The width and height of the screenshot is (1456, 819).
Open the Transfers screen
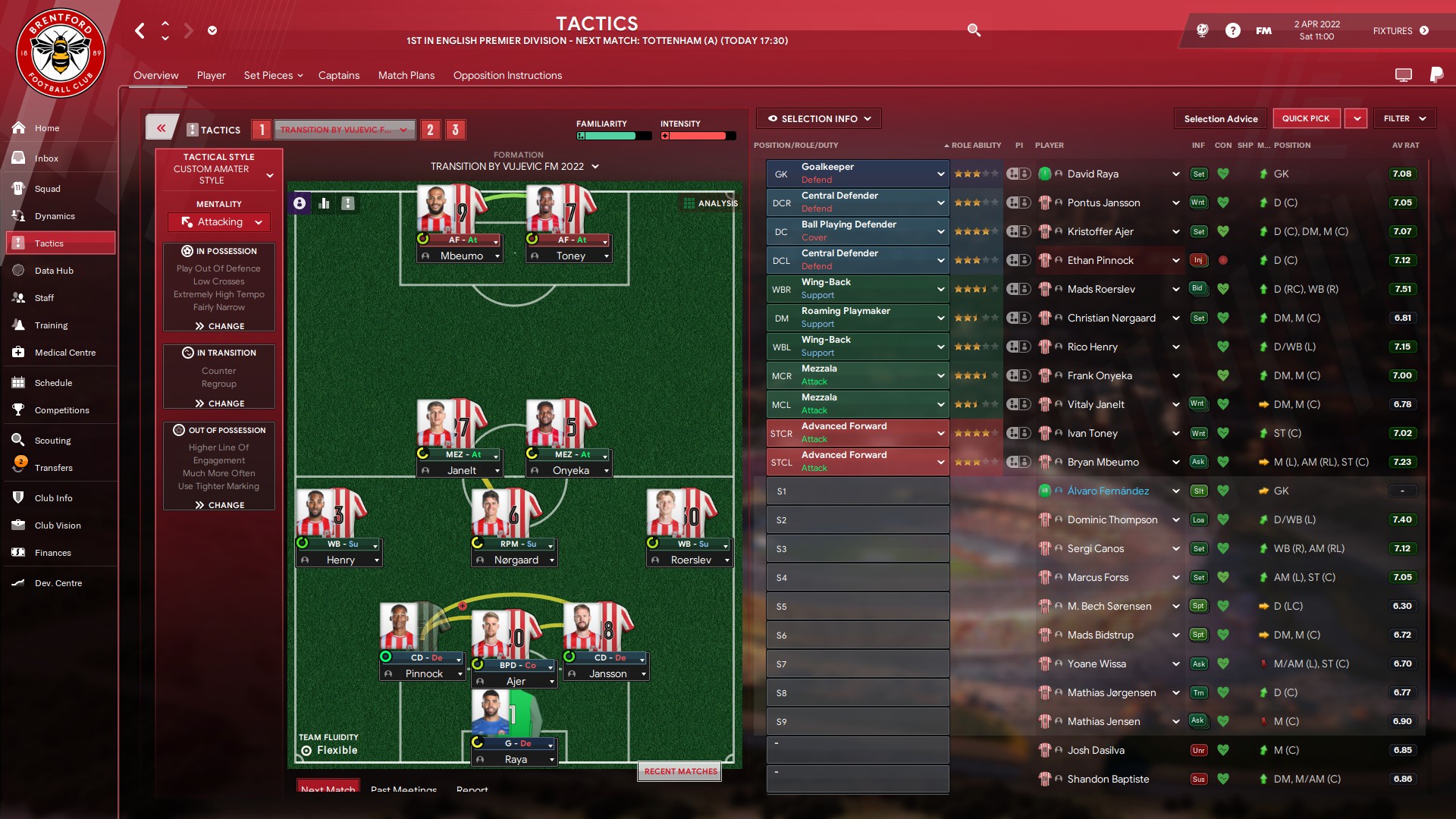pyautogui.click(x=53, y=468)
